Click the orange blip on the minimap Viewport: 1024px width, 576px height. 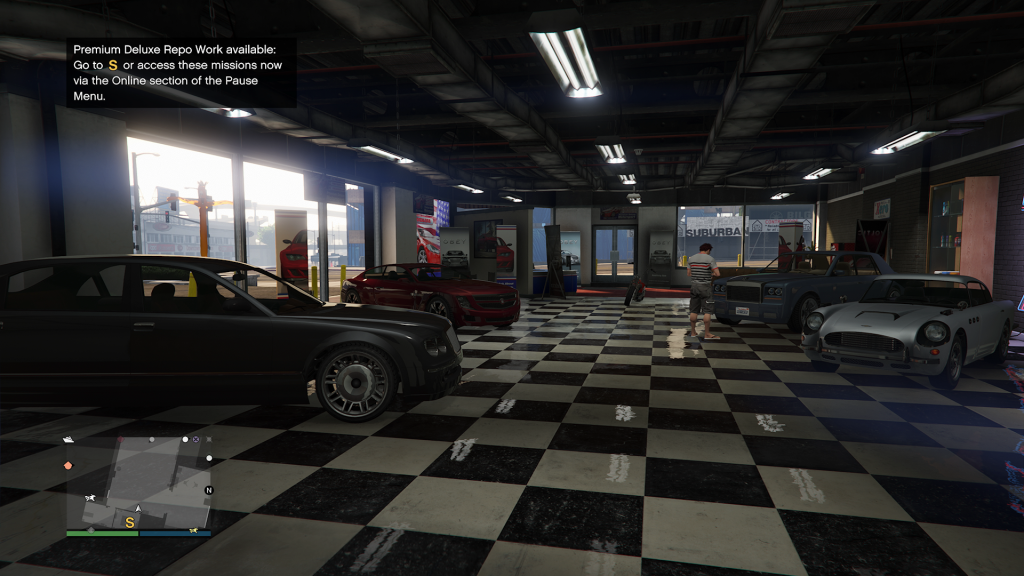click(68, 465)
